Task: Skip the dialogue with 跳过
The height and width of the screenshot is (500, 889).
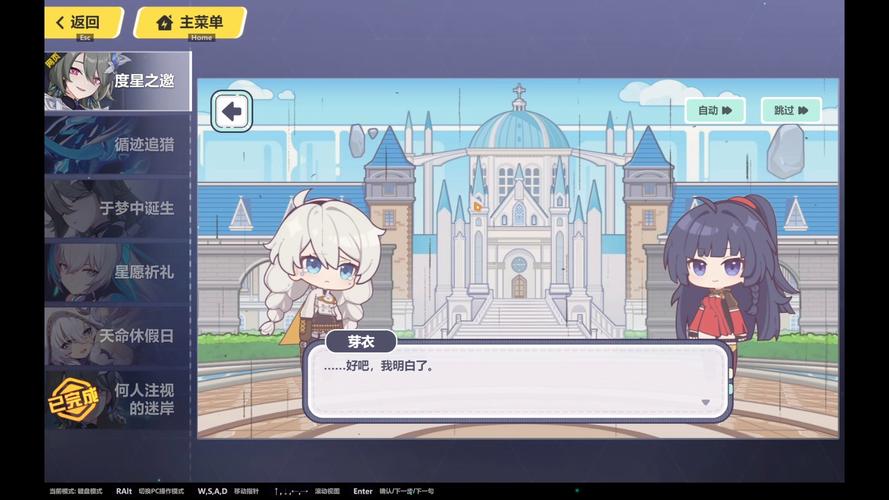Action: (x=790, y=110)
